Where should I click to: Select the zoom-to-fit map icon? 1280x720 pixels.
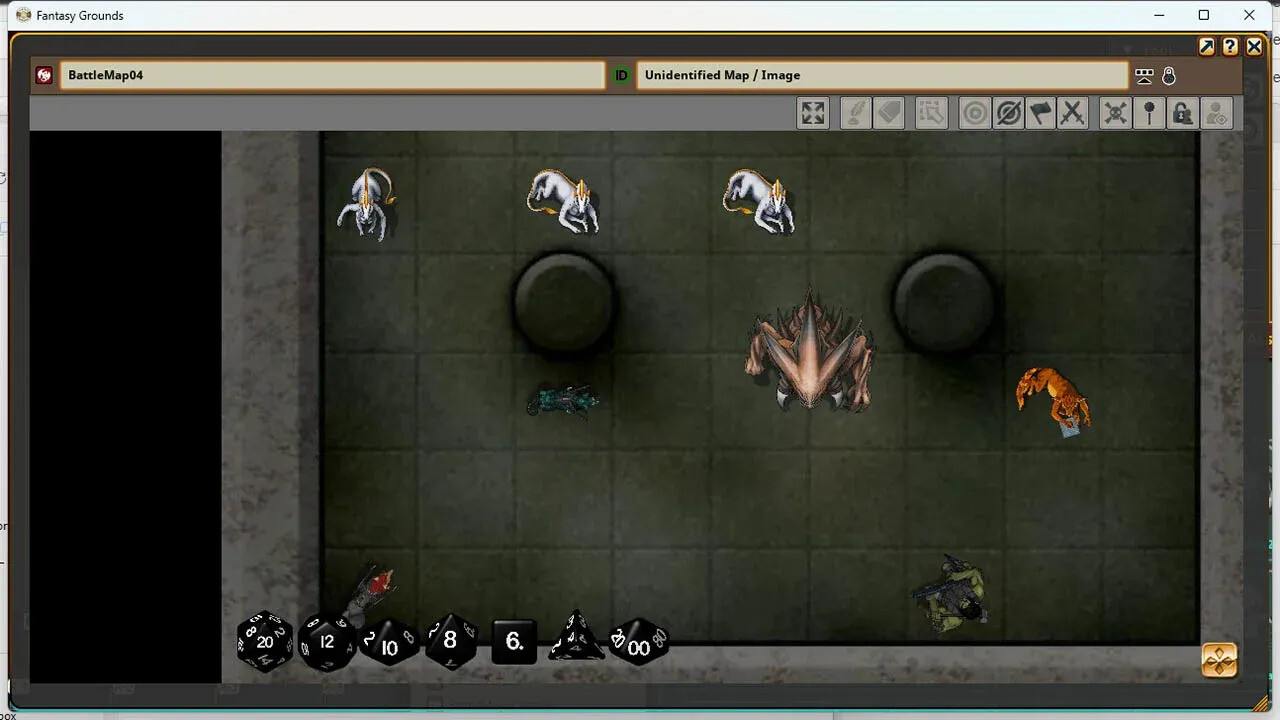pyautogui.click(x=812, y=112)
